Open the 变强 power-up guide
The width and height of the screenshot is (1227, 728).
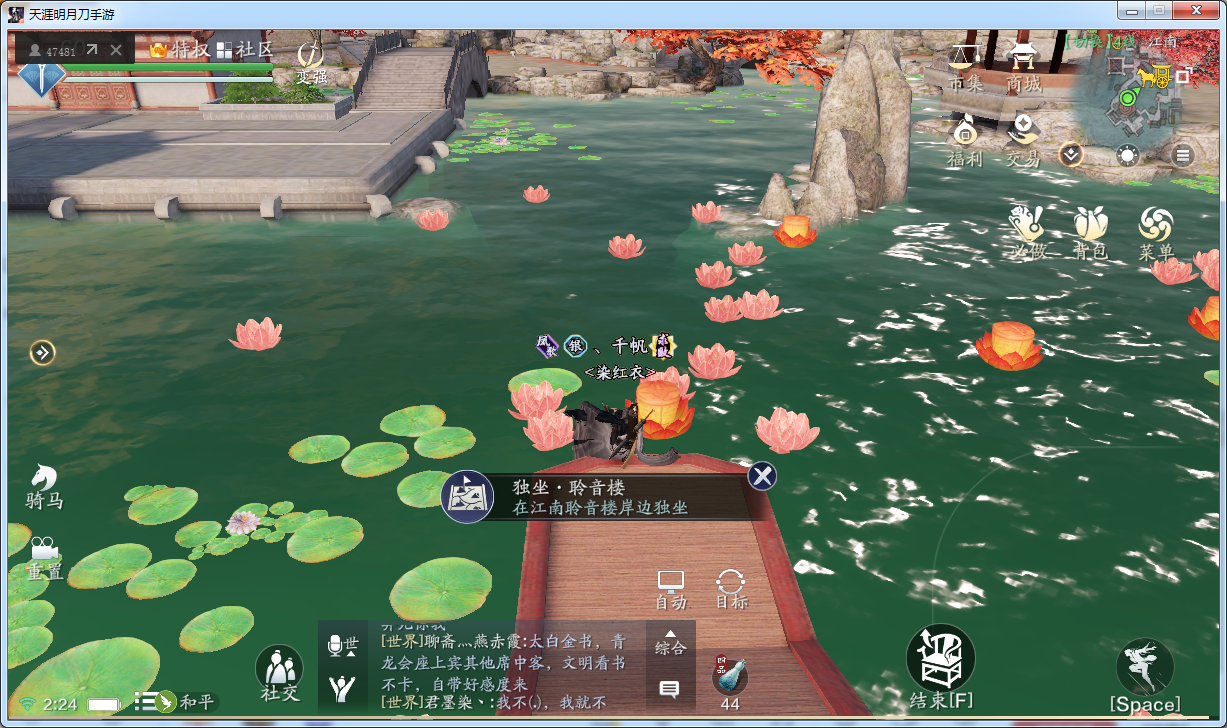click(x=311, y=62)
